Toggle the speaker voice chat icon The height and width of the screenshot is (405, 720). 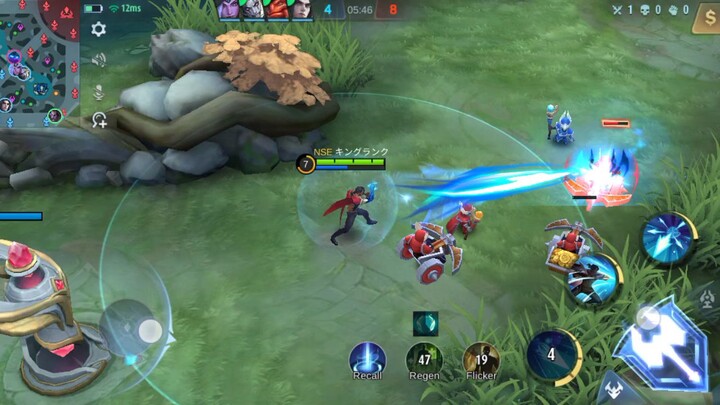point(98,60)
